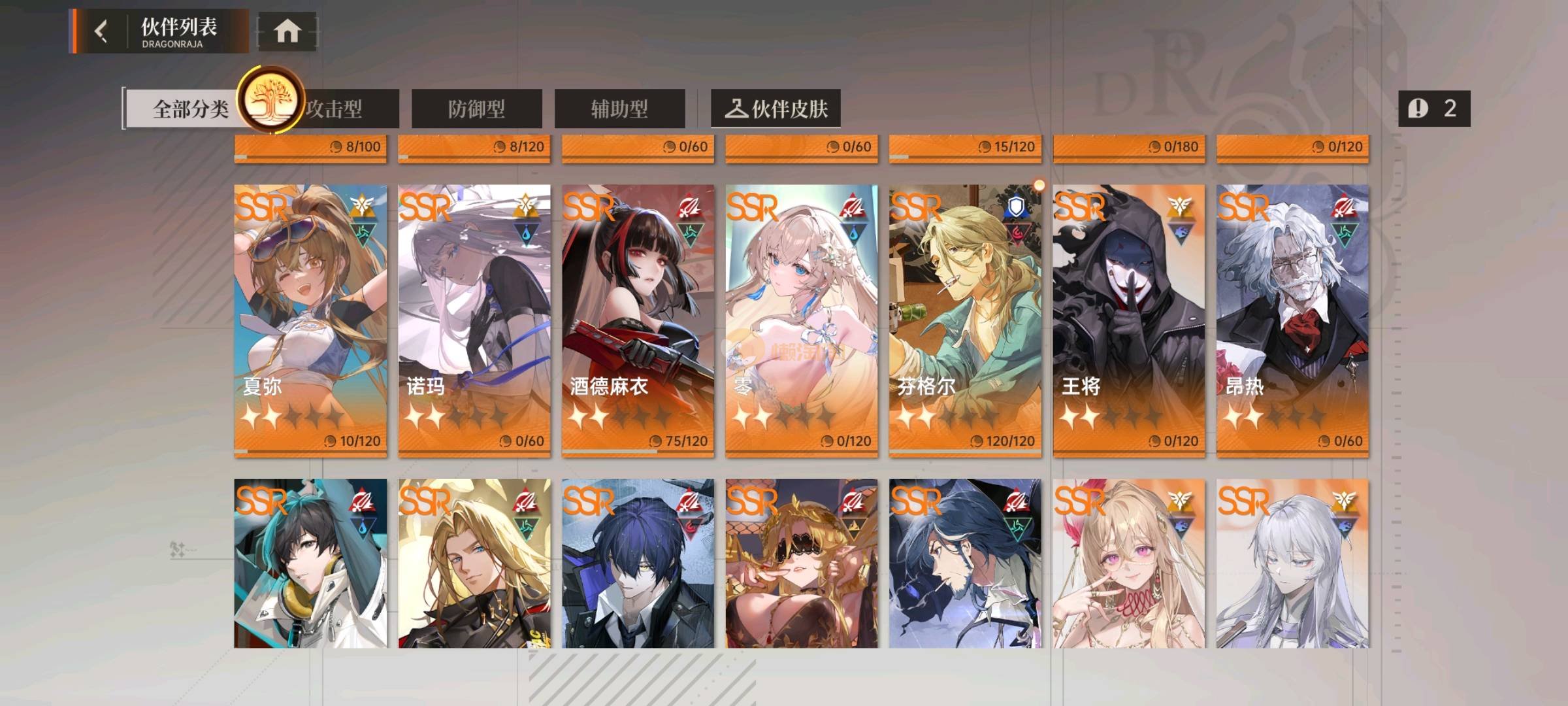Open the 王将 masked partner card
This screenshot has width=1568, height=706.
click(1129, 320)
